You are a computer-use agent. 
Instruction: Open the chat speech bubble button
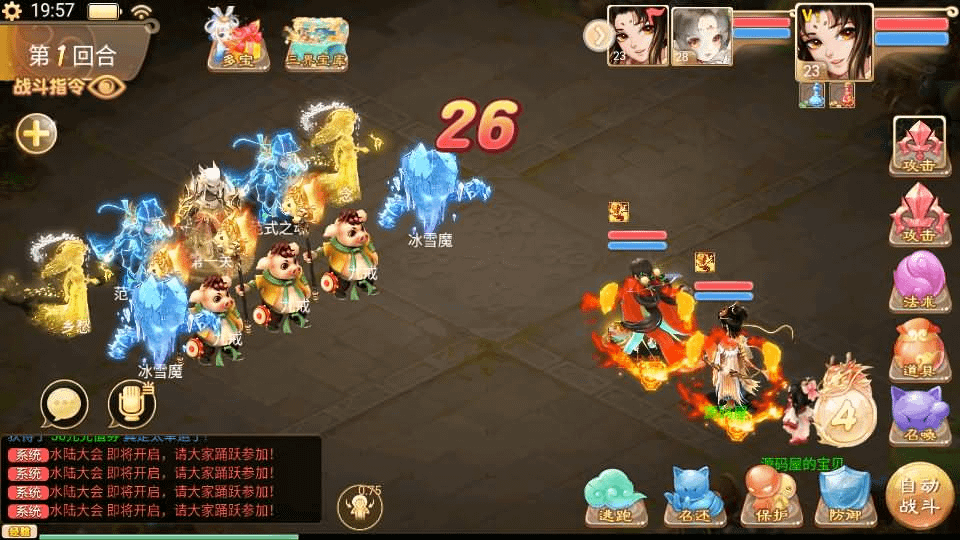pyautogui.click(x=64, y=405)
